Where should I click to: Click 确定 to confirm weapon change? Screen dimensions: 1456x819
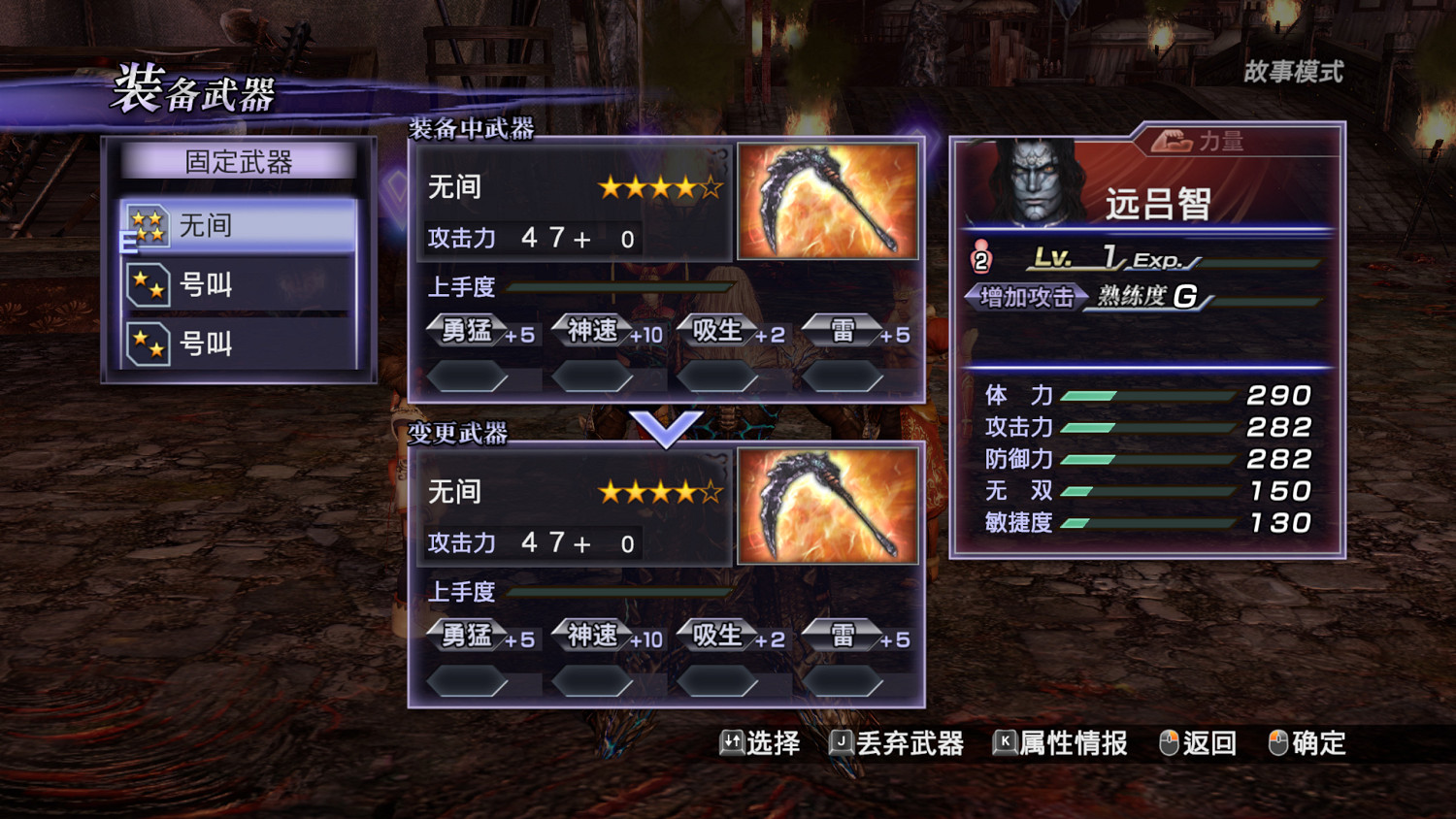[1317, 743]
